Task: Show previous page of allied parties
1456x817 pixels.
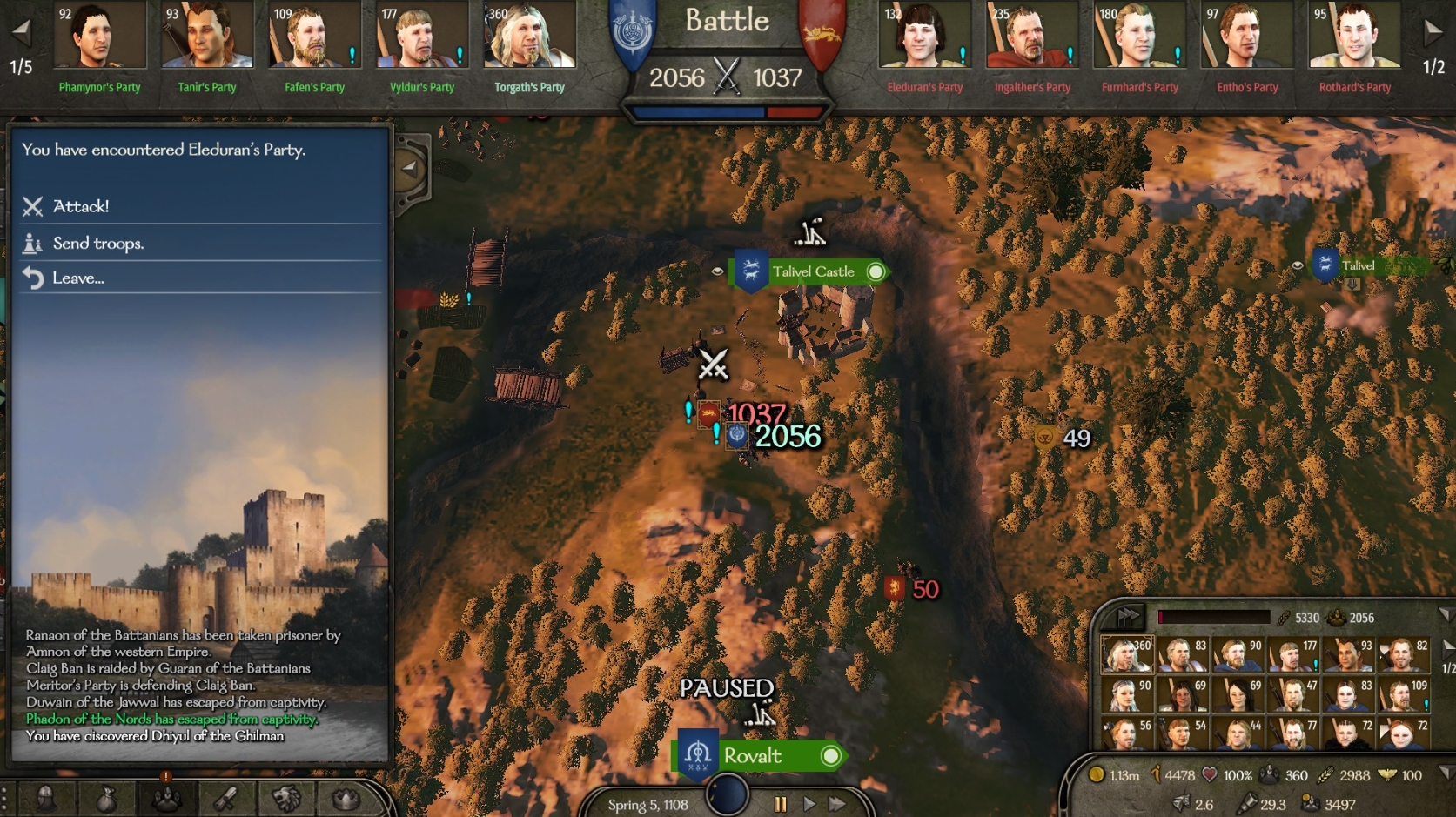Action: pyautogui.click(x=21, y=33)
